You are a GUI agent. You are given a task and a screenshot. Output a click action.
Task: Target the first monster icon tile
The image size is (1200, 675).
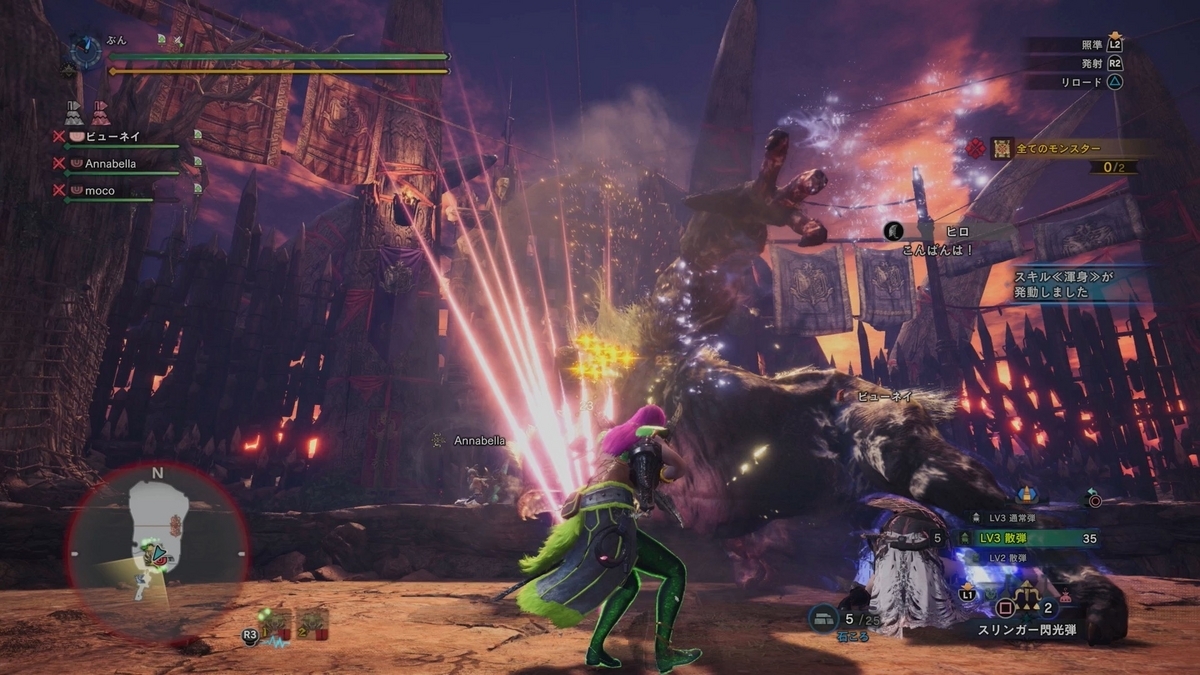tap(275, 624)
